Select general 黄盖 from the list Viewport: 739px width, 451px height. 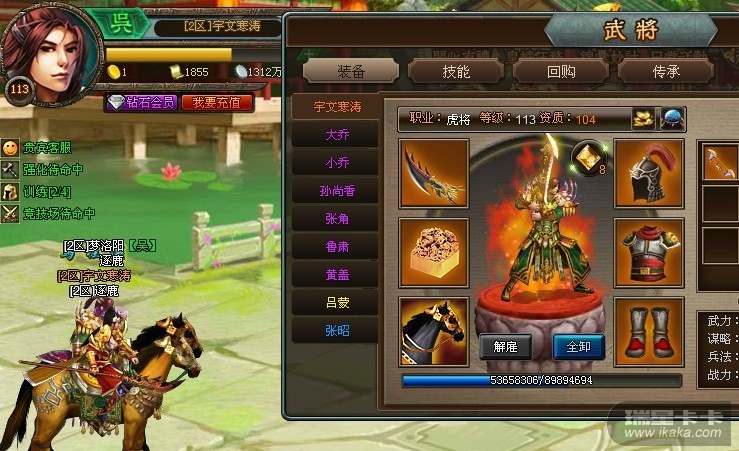[x=337, y=274]
